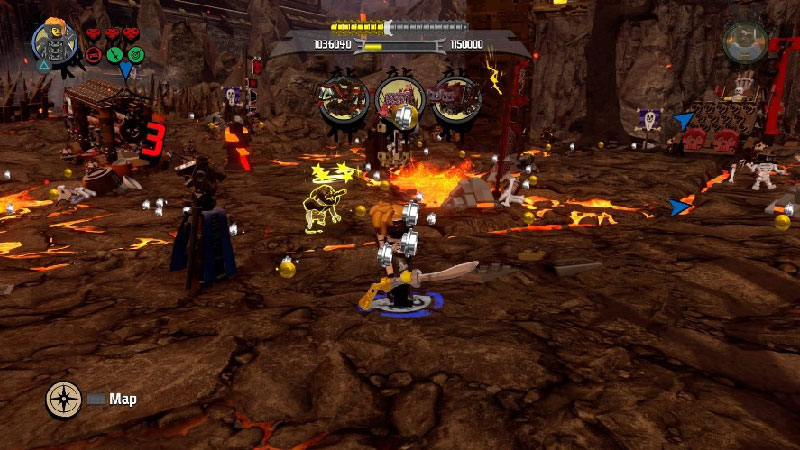Open the Map via the compass icon
Screen dimensions: 800x450
(x=64, y=399)
